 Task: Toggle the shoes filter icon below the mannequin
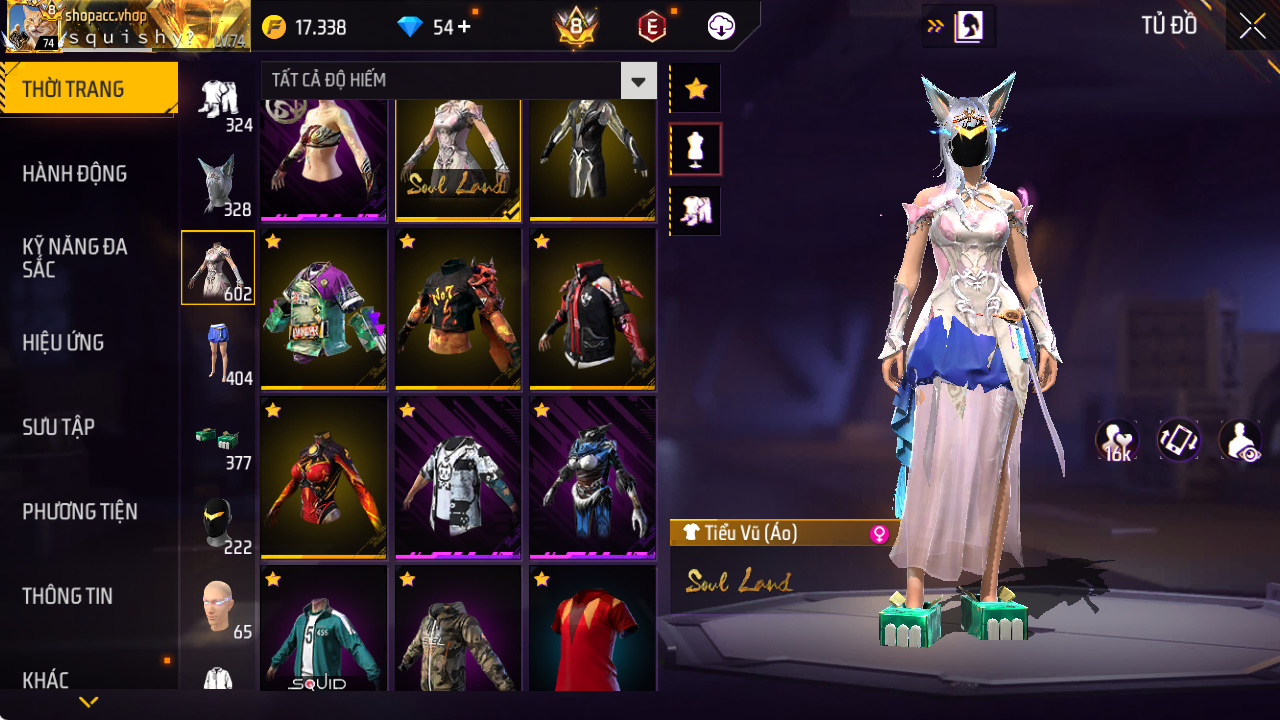pos(695,208)
